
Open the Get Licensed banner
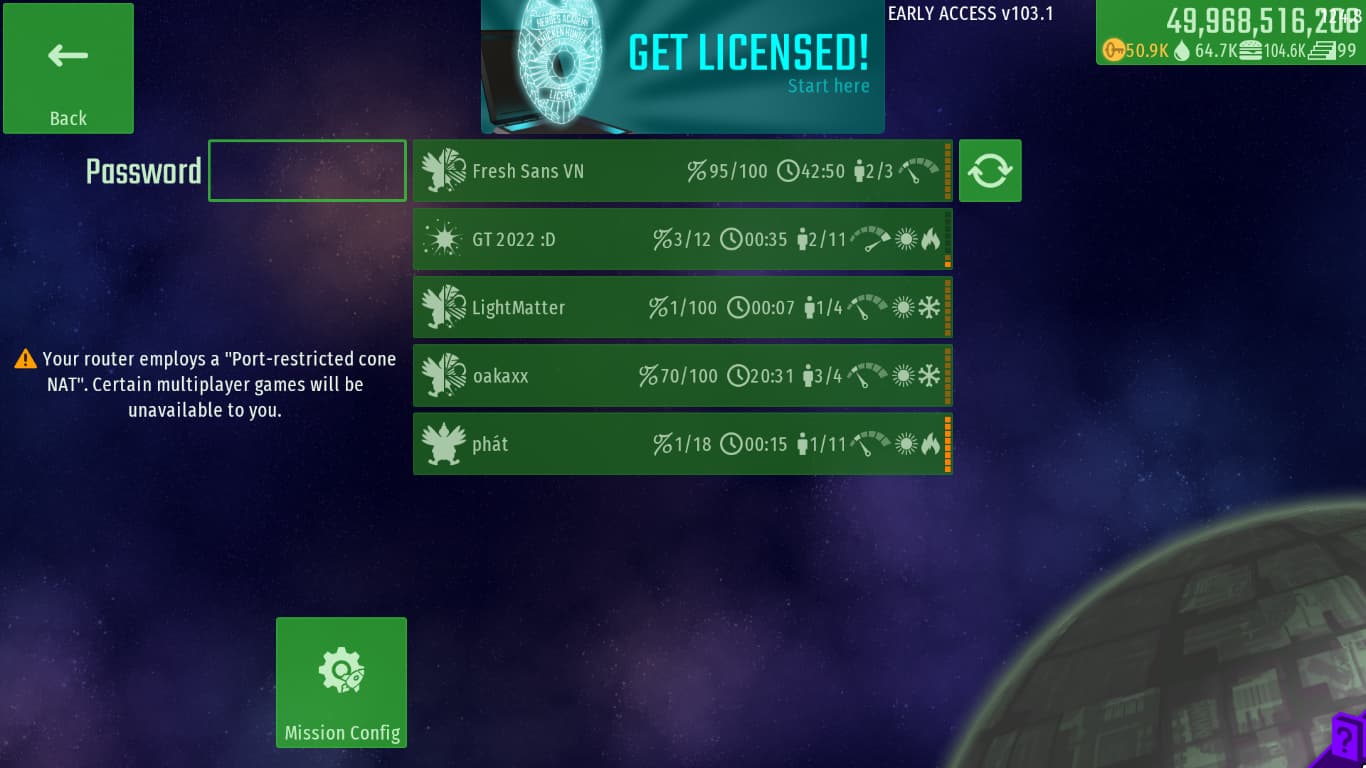682,66
